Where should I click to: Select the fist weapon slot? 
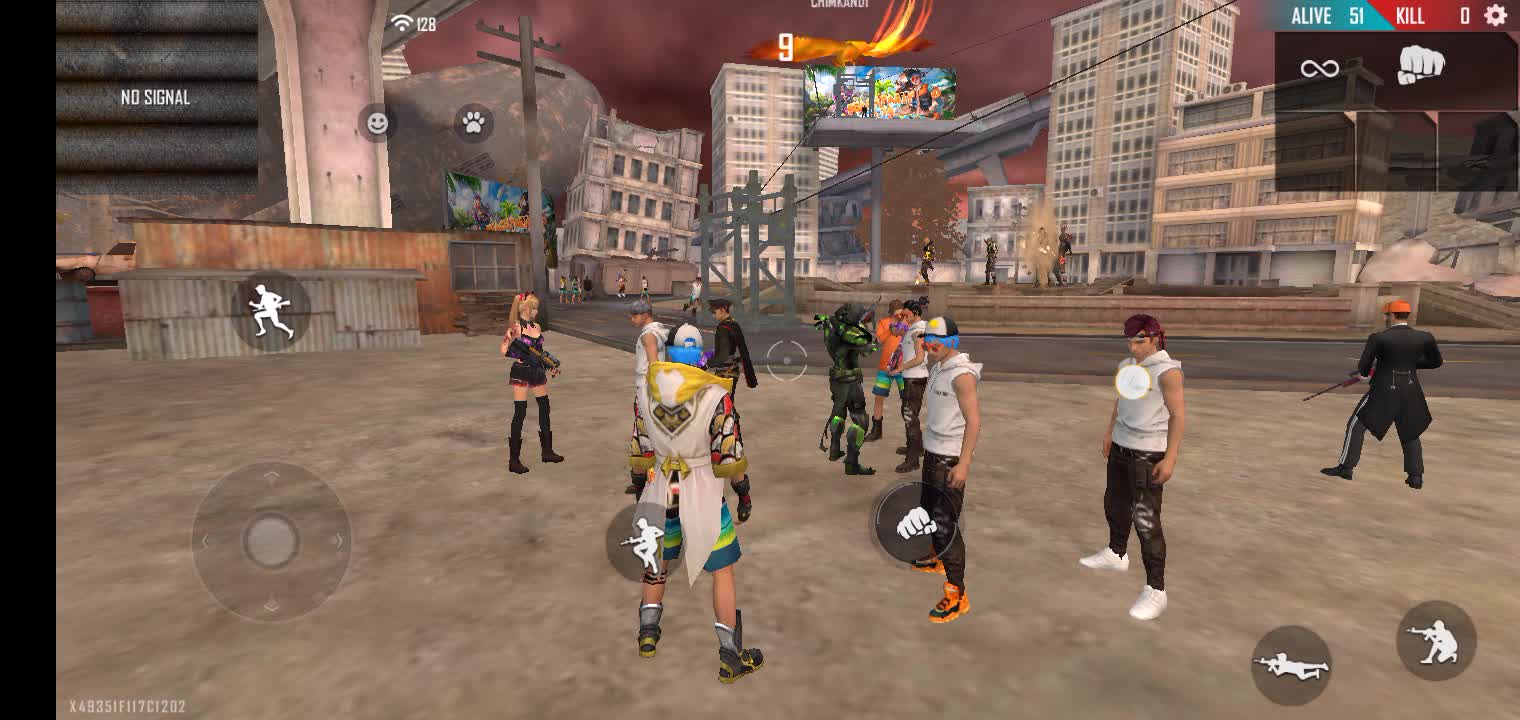point(1420,67)
